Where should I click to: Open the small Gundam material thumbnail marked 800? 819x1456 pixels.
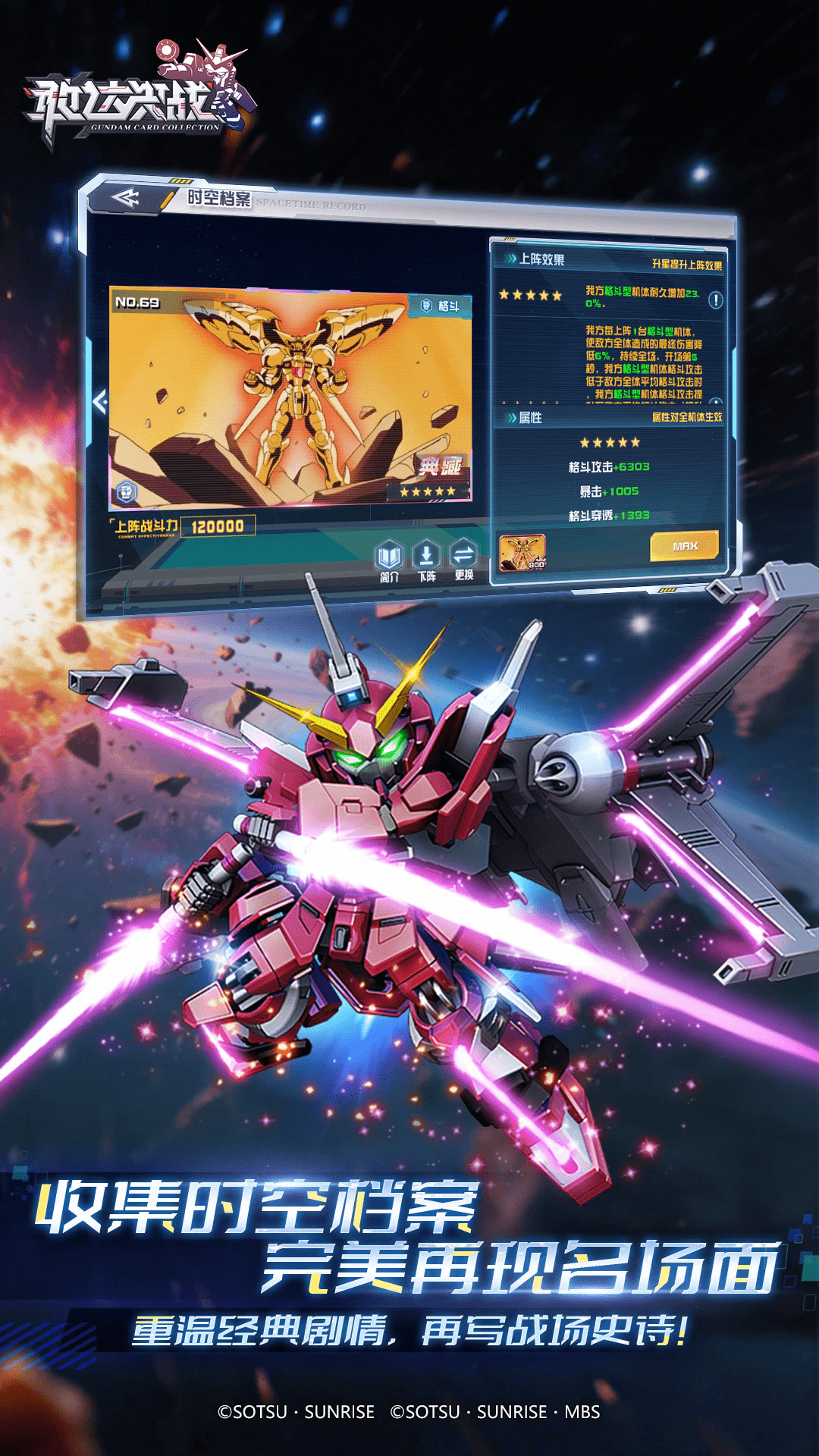tap(522, 551)
